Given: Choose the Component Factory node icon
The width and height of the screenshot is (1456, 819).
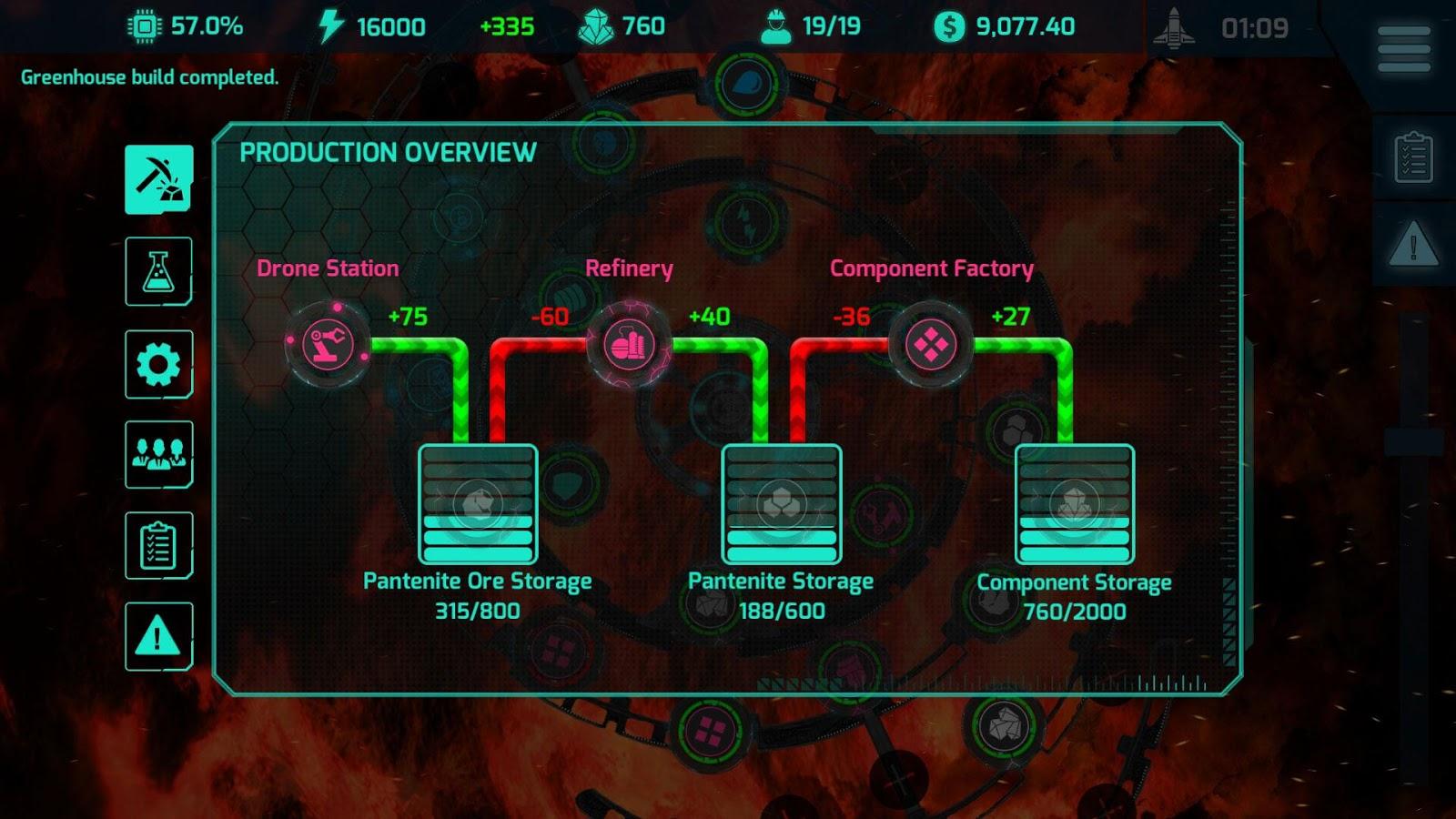Looking at the screenshot, I should coord(931,346).
